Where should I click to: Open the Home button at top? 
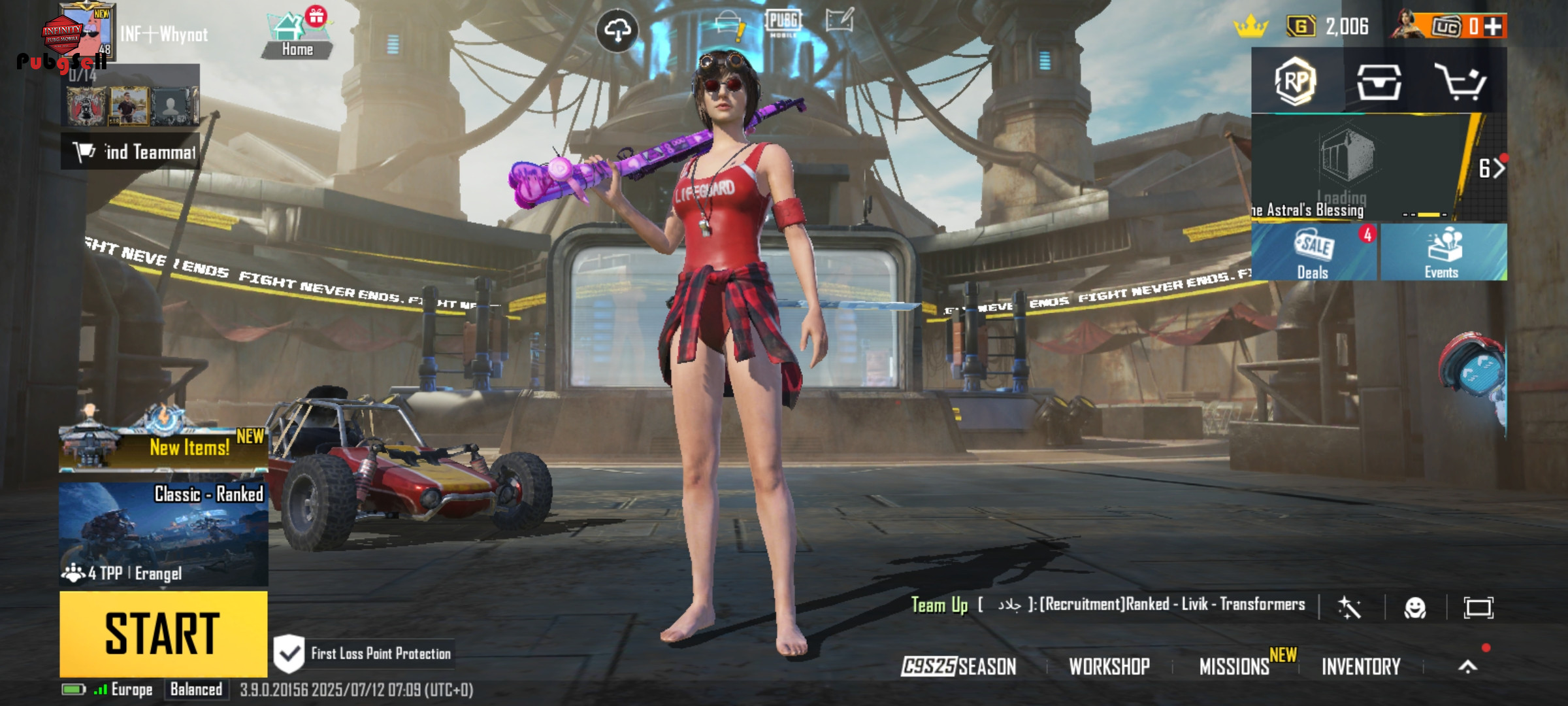(297, 36)
